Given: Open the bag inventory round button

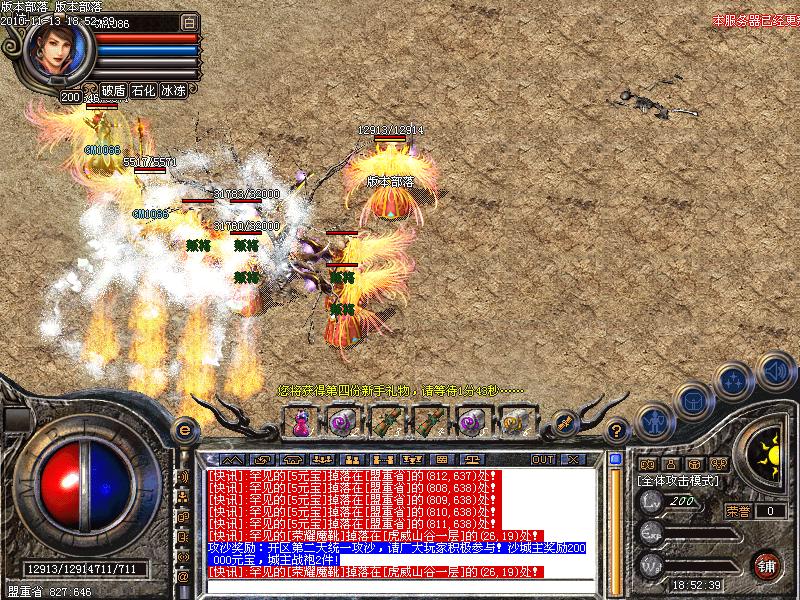Looking at the screenshot, I should point(693,402).
